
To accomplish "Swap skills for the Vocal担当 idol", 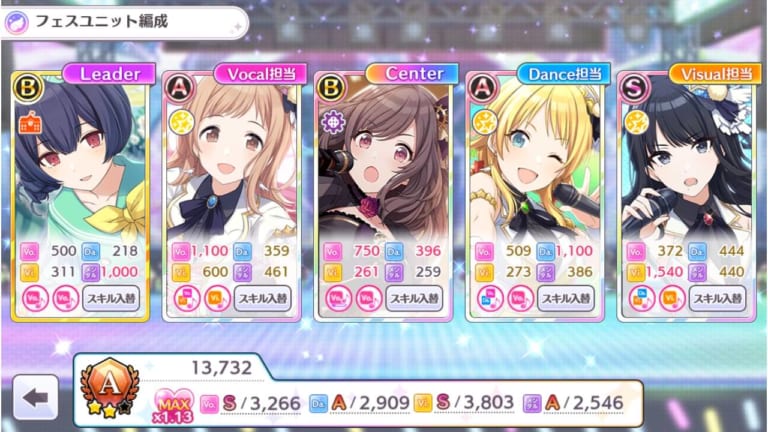I will 263,297.
